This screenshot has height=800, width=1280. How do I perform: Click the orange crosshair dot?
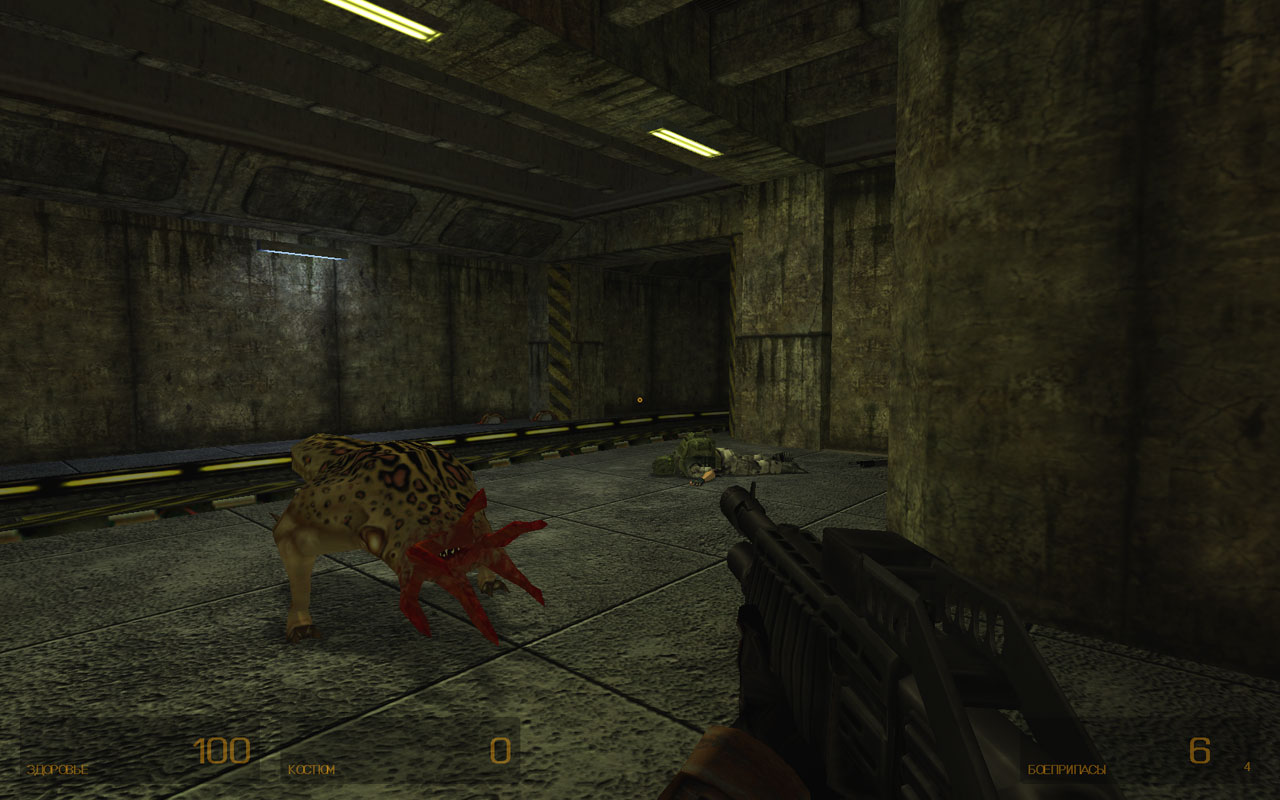tap(638, 400)
